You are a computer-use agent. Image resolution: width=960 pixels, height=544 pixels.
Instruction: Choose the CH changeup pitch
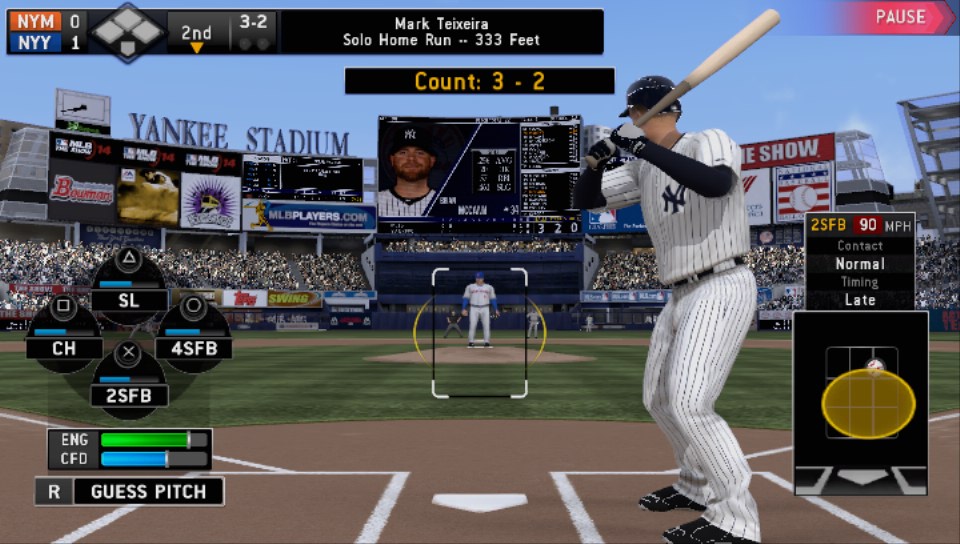click(x=64, y=348)
